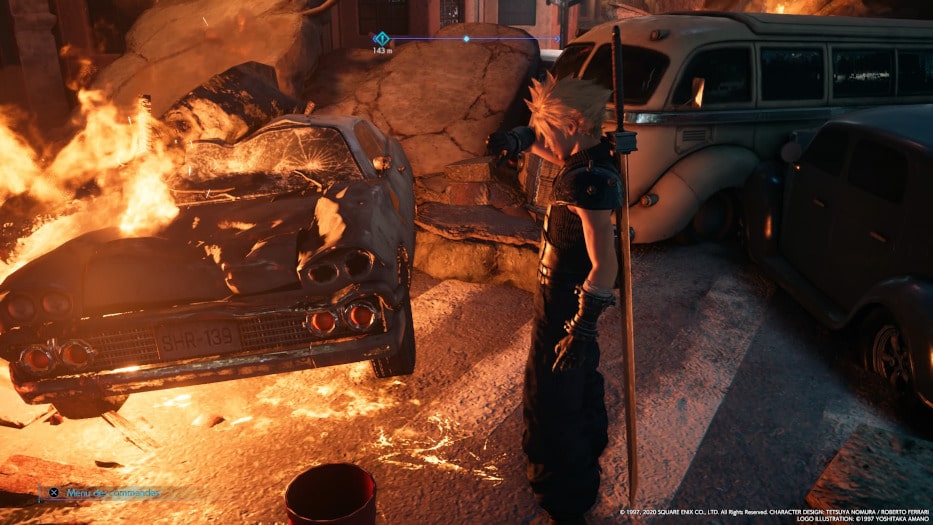Click the objective marker on the compass
933x525 pixels.
pos(381,38)
